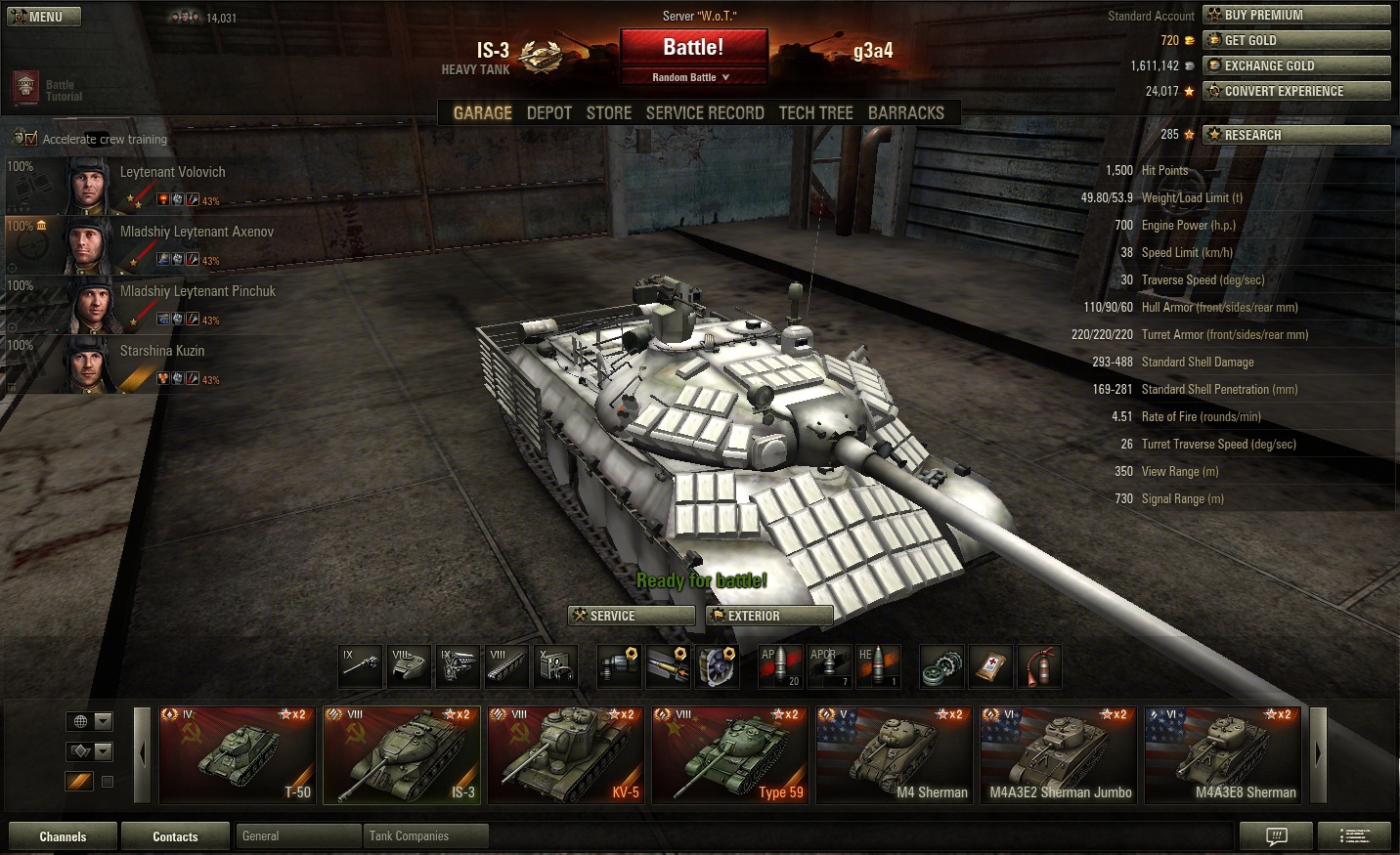The image size is (1400, 855).
Task: Open the Exchange Gold option
Action: pos(1296,65)
